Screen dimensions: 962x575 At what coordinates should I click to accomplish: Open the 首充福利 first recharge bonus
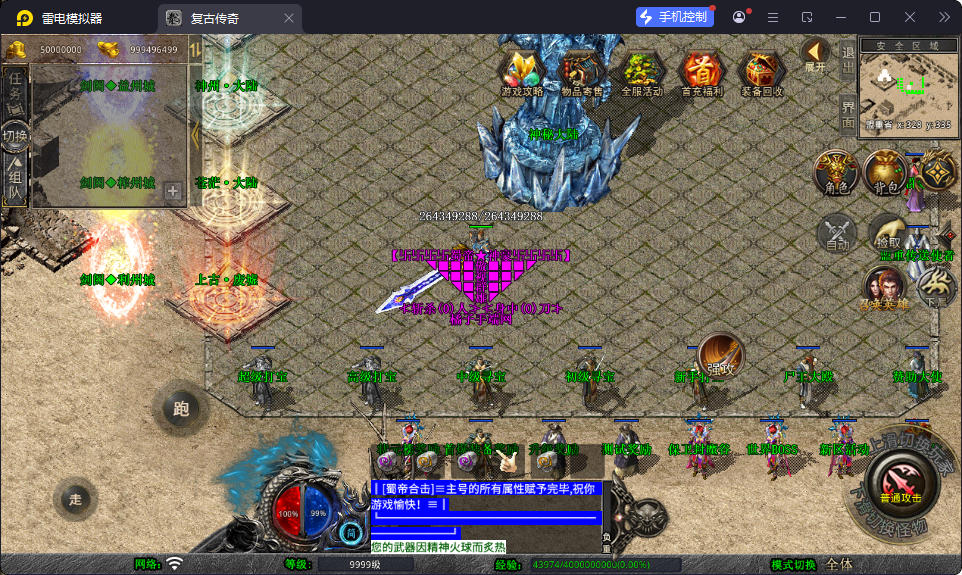(x=702, y=72)
